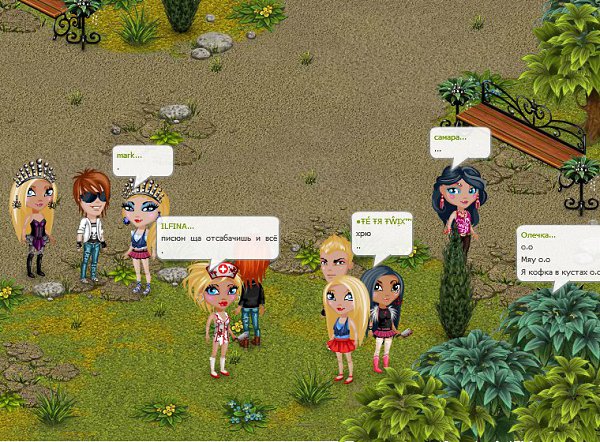This screenshot has width=600, height=442.
Task: Click the chat bubble saying хрю
Action: pos(382,231)
